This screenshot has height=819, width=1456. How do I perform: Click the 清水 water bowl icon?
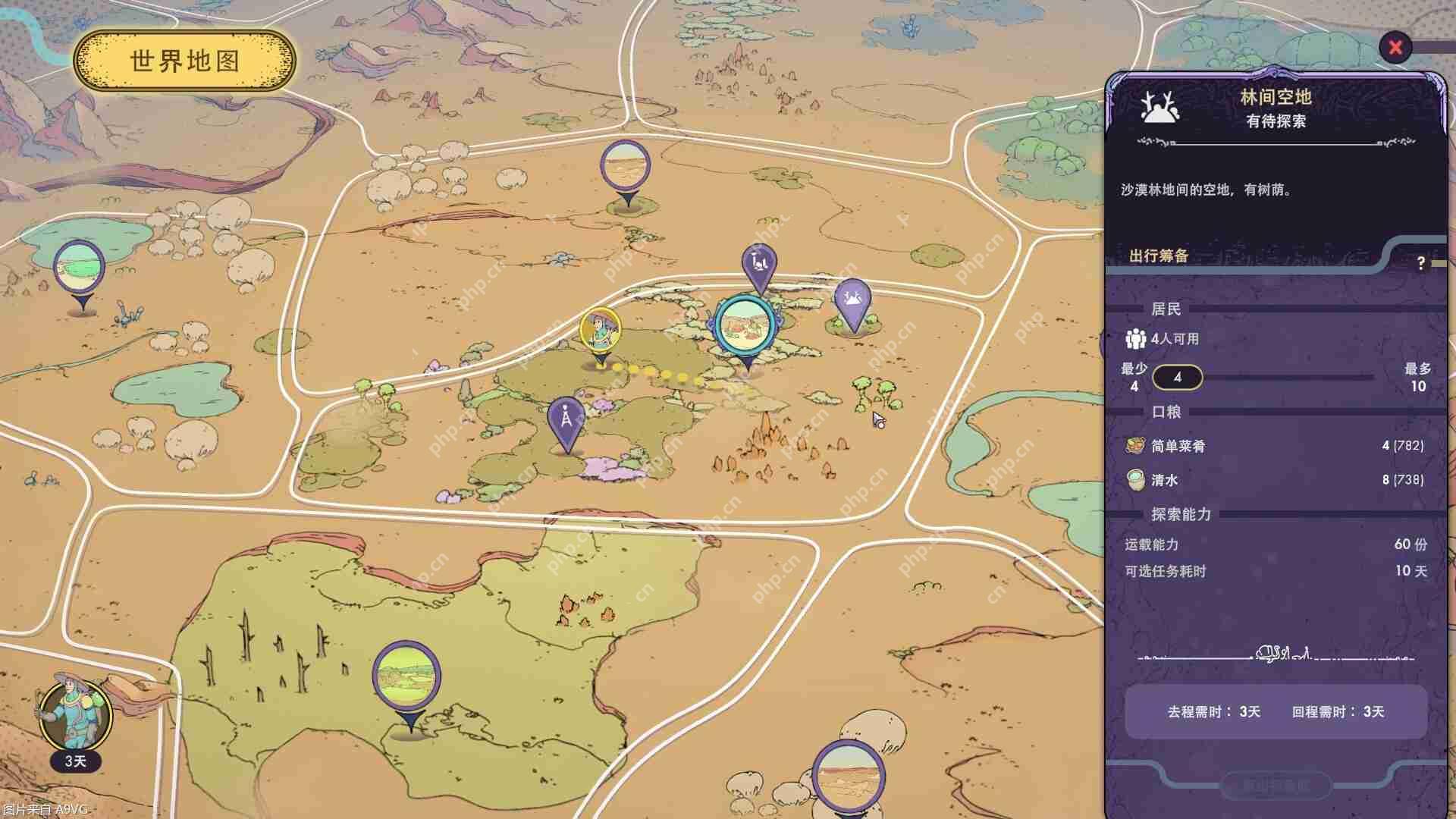pyautogui.click(x=1136, y=480)
